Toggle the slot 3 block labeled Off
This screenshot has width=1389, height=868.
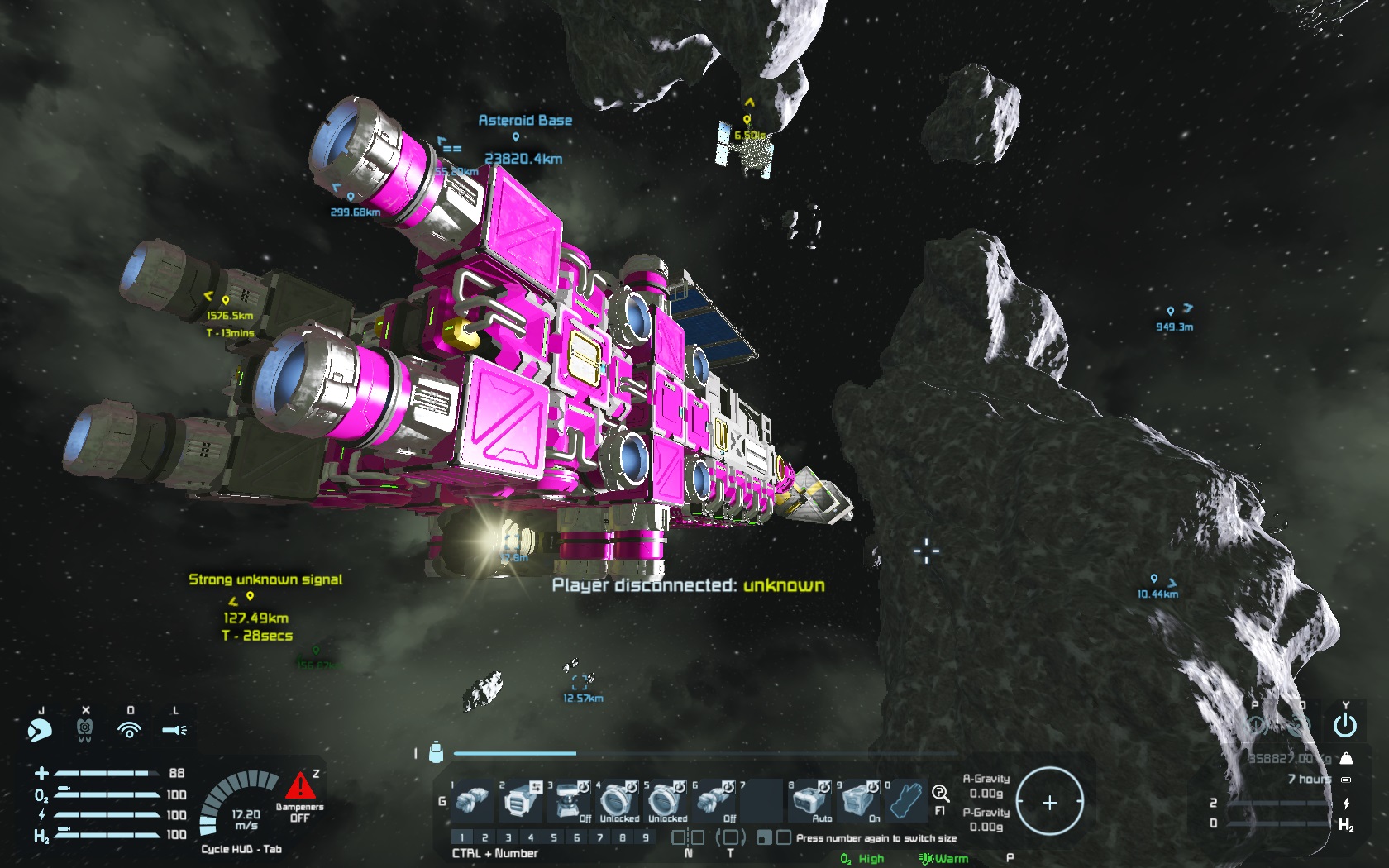coord(569,801)
